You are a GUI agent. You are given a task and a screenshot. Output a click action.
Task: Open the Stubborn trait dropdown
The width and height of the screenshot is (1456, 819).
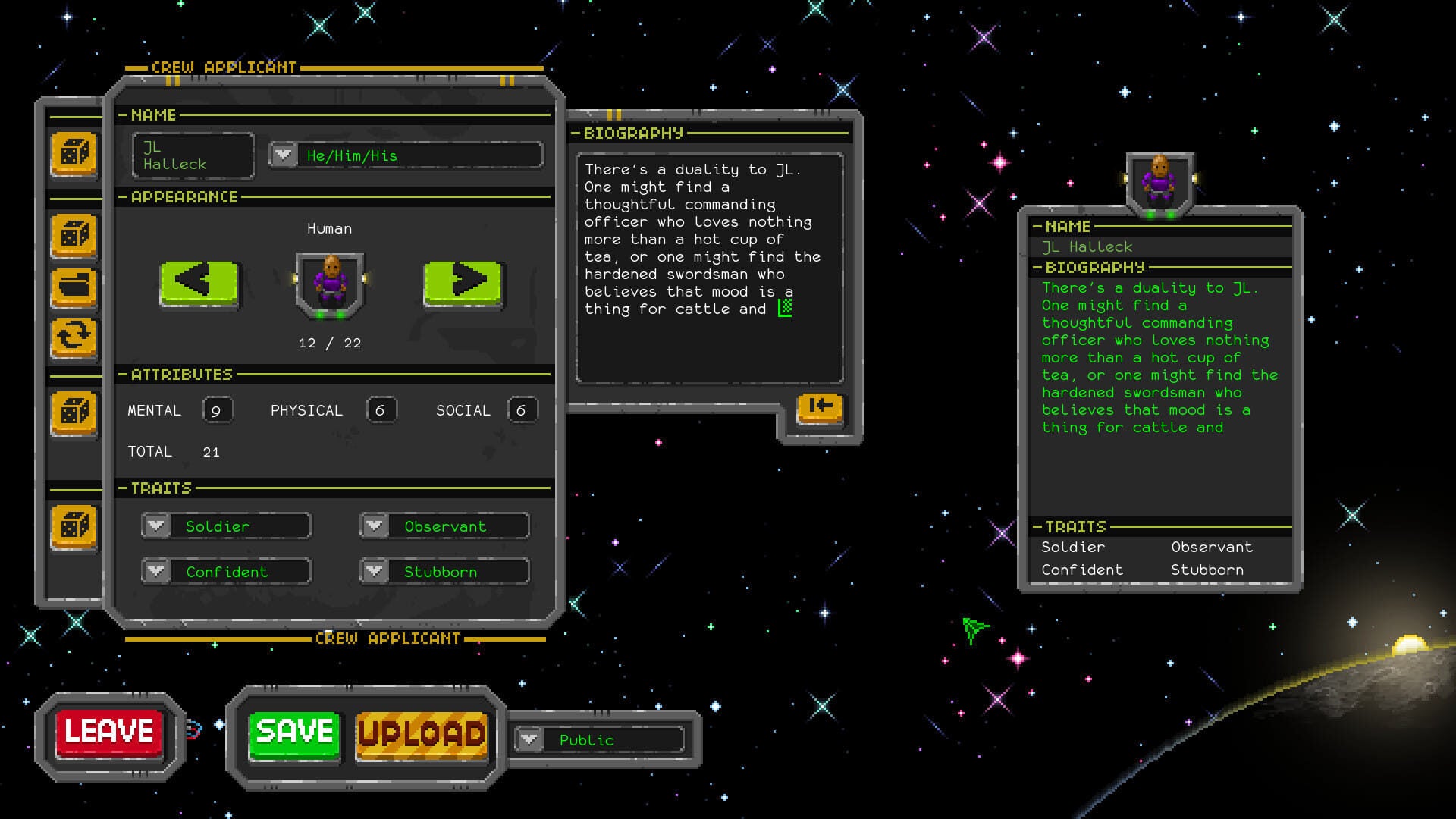pyautogui.click(x=375, y=571)
